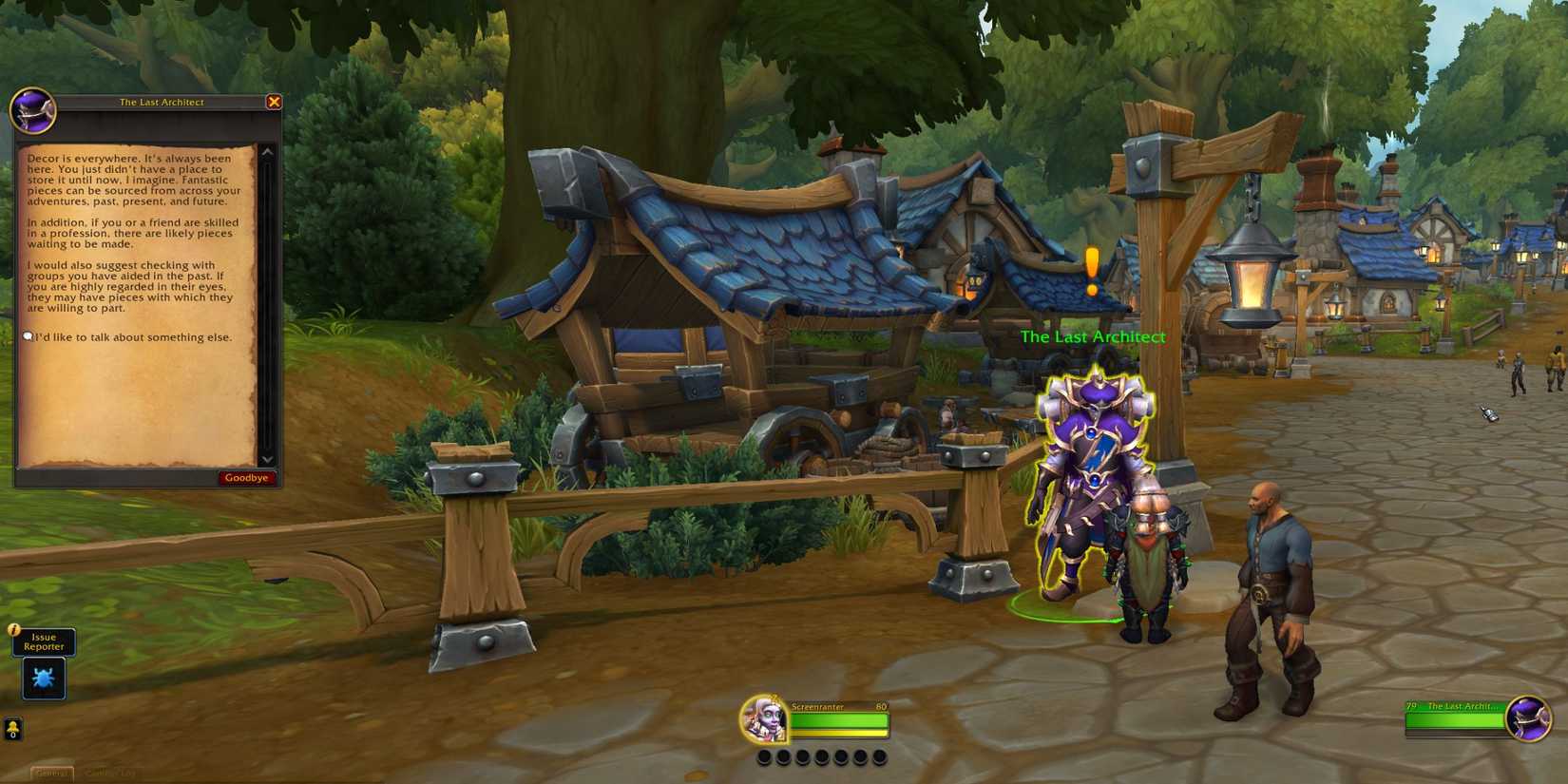This screenshot has height=784, width=1568.
Task: Open the Combat Log chat tab
Action: (x=111, y=773)
